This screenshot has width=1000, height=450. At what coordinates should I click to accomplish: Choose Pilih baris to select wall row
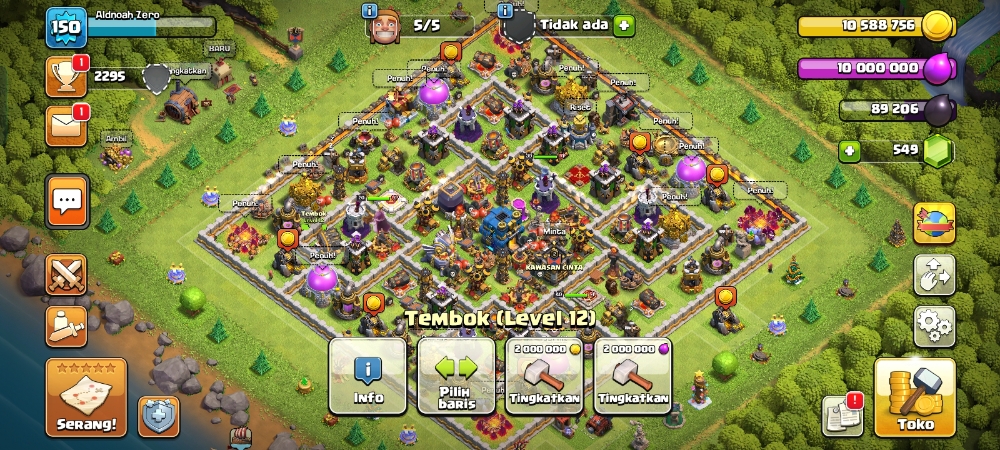[456, 375]
